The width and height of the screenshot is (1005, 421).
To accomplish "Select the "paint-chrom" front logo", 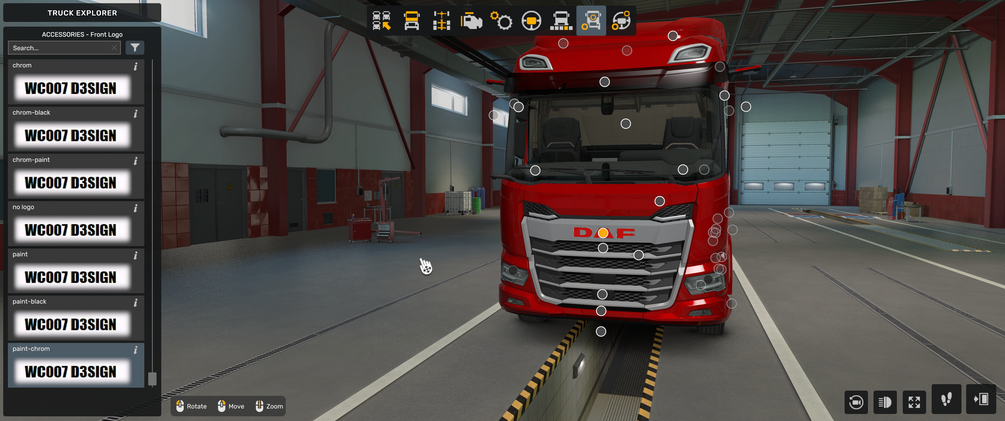I will point(70,371).
